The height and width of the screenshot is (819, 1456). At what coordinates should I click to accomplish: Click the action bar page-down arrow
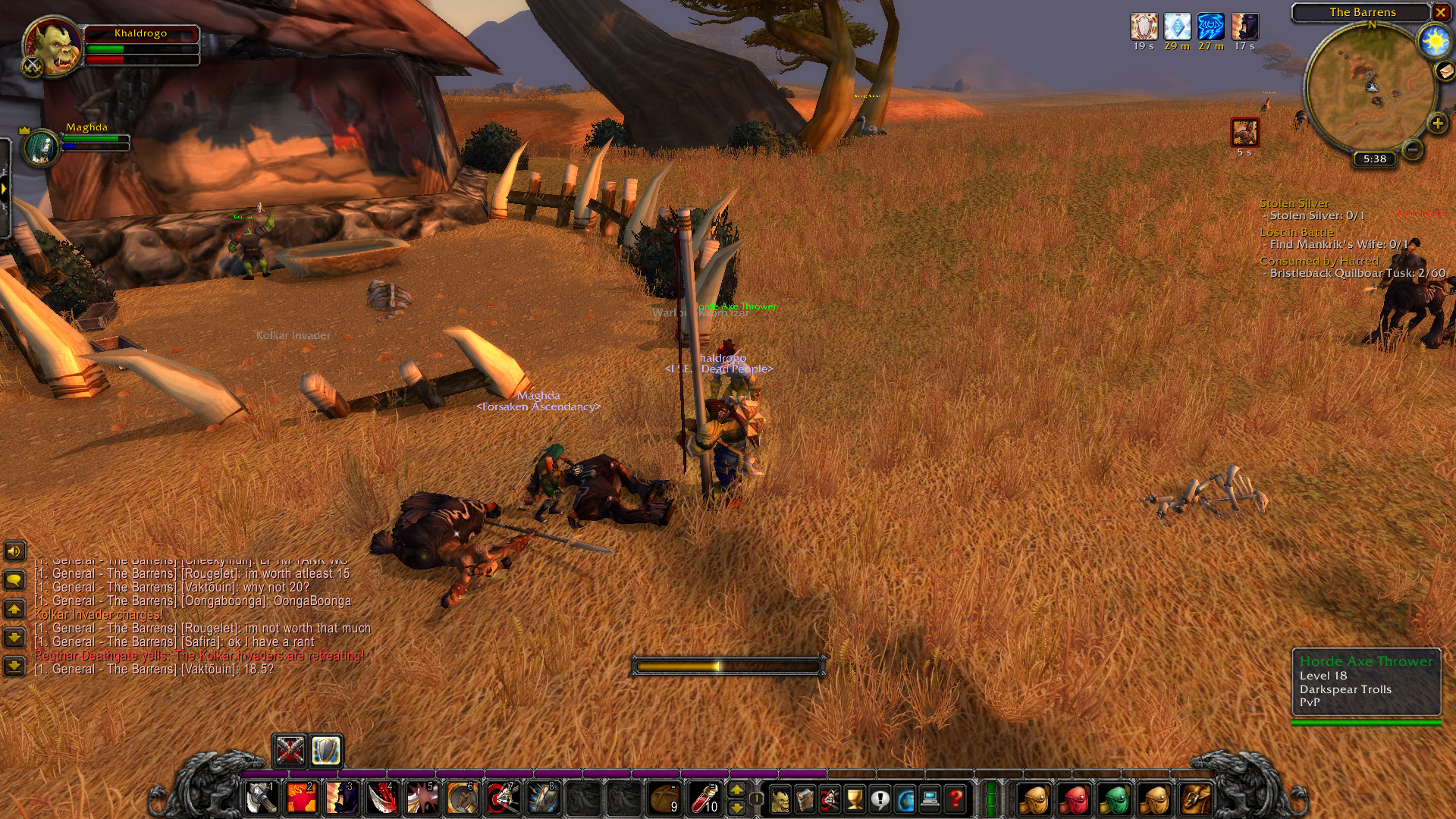click(x=737, y=809)
